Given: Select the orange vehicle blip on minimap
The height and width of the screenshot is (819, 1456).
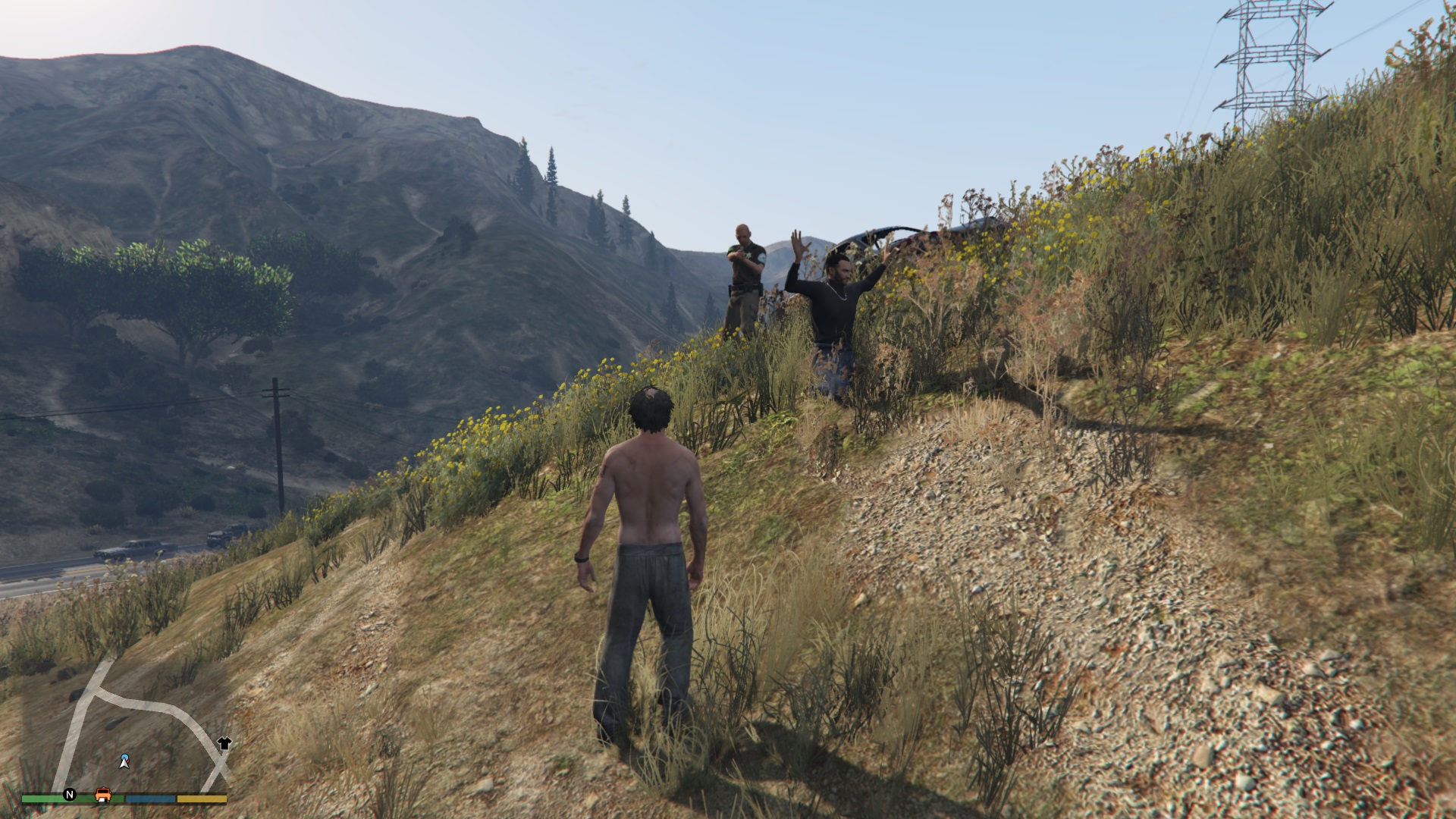Looking at the screenshot, I should (x=102, y=795).
